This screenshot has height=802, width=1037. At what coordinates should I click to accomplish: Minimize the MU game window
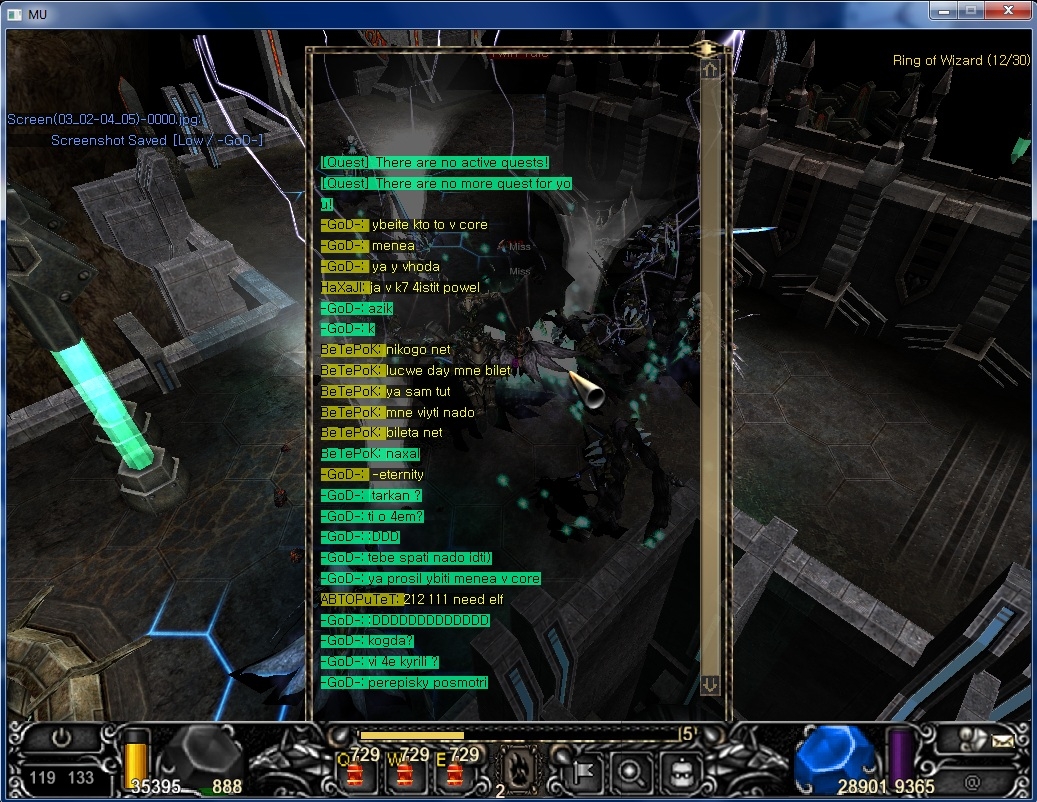point(943,12)
